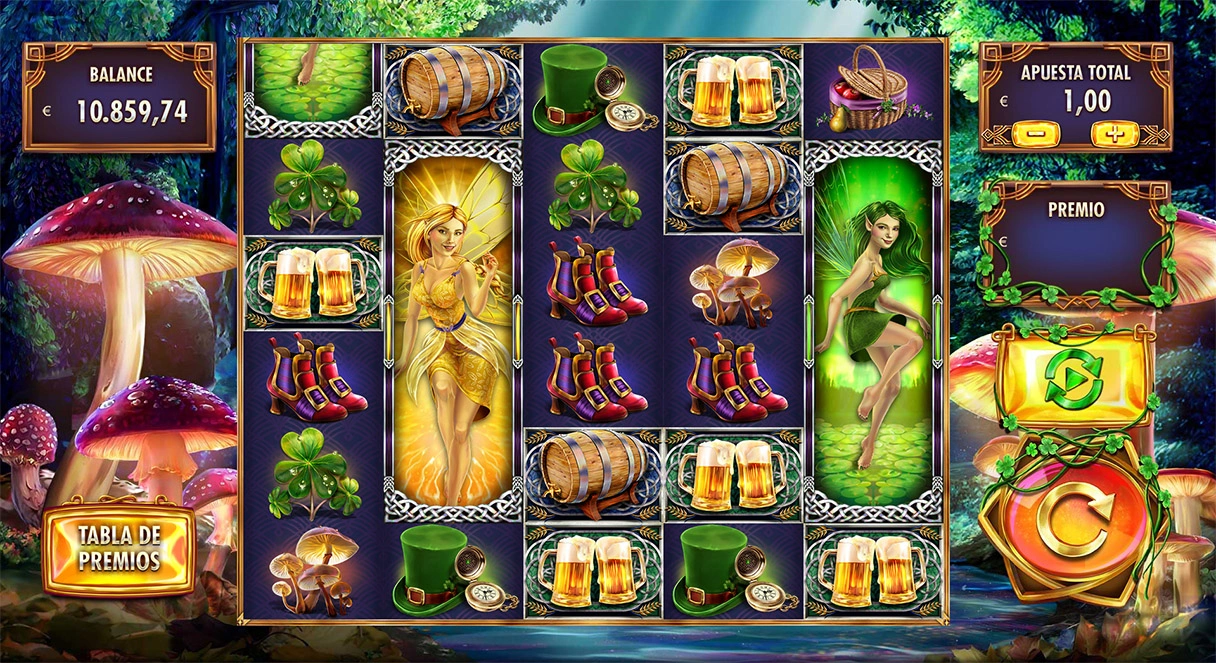Viewport: 1216px width, 663px height.
Task: Decrease the total bet with minus button
Action: pos(1036,133)
